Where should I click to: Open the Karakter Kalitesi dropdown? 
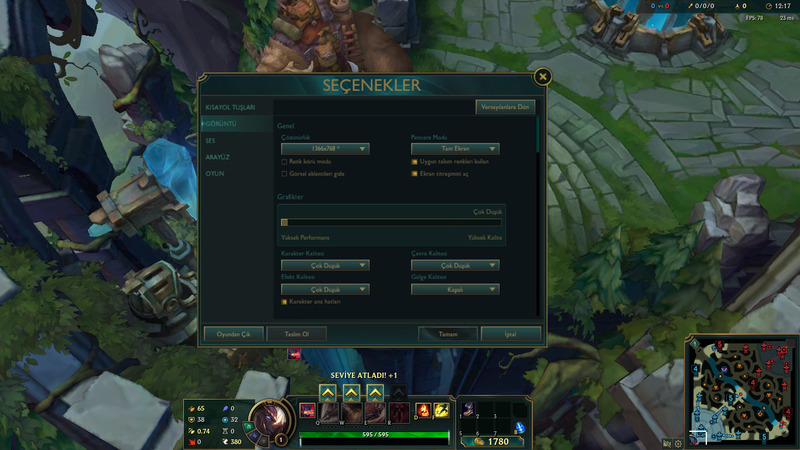click(x=325, y=266)
